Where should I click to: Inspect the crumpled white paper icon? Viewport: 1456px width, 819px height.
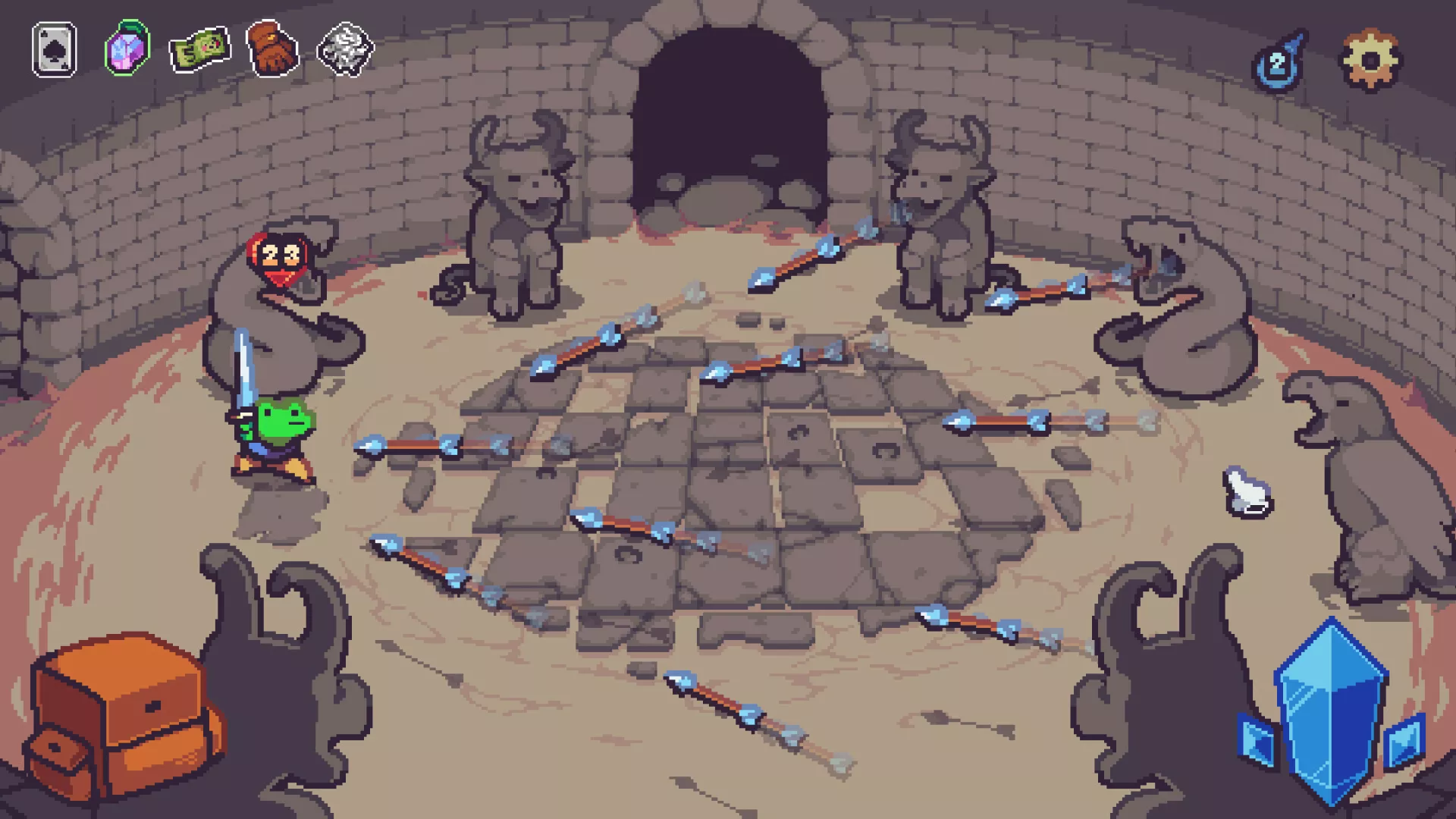345,50
